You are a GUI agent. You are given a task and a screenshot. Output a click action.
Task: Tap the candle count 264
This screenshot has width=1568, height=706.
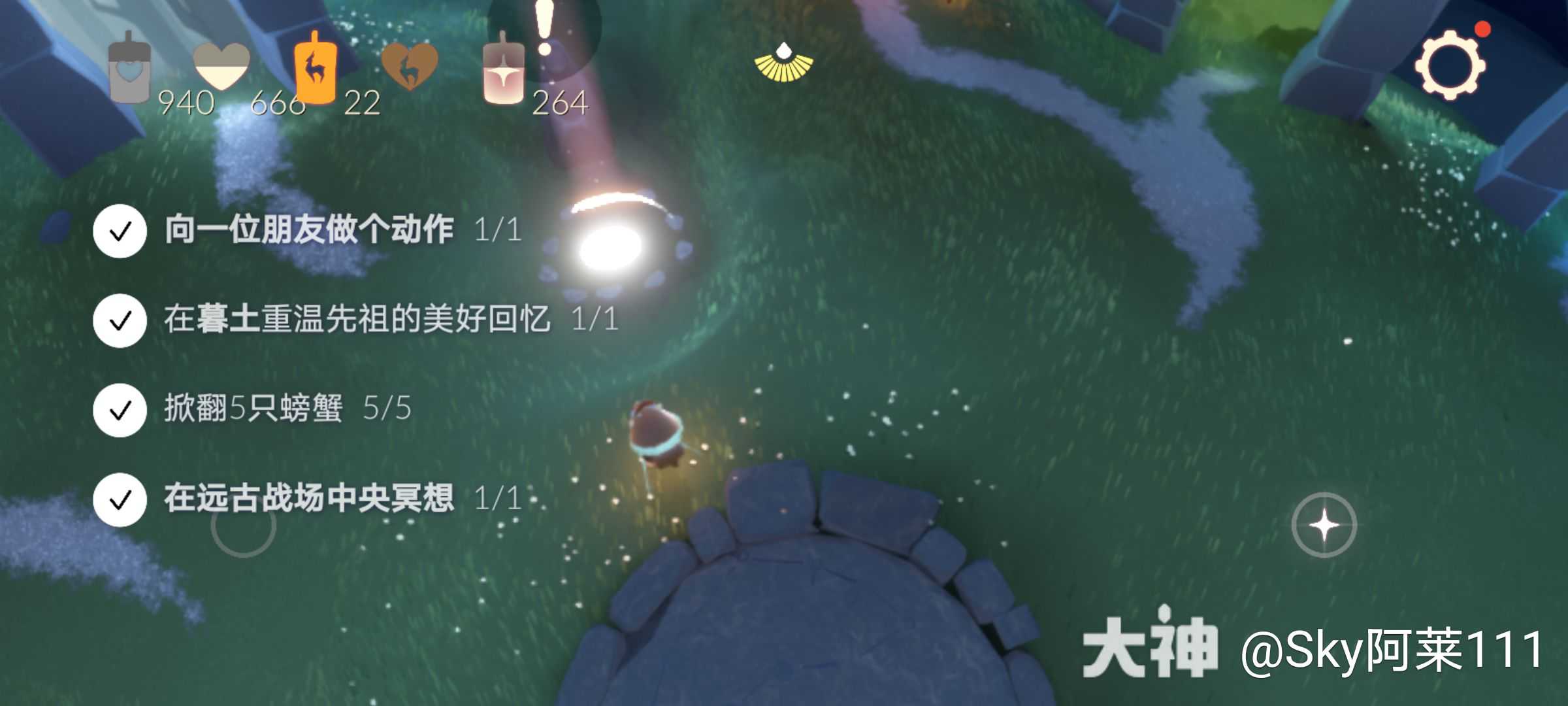point(559,101)
